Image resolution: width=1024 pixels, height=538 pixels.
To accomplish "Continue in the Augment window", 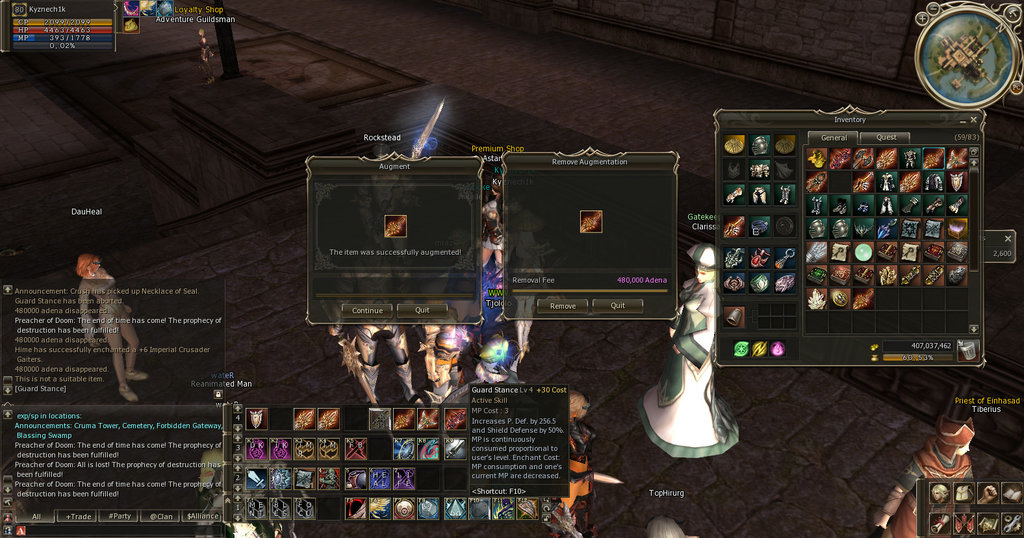I will pos(367,310).
